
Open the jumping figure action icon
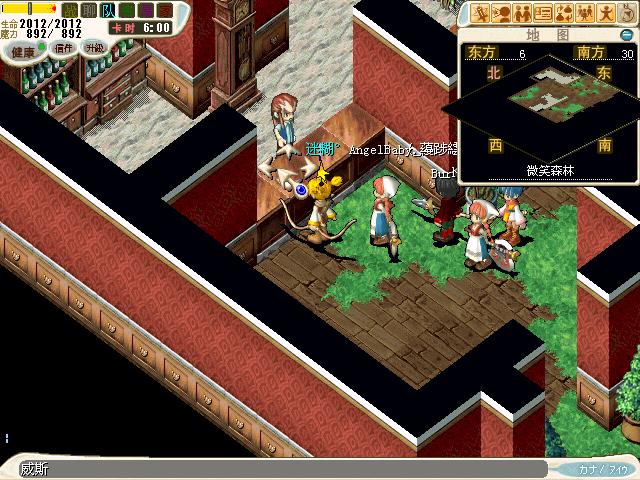(607, 13)
